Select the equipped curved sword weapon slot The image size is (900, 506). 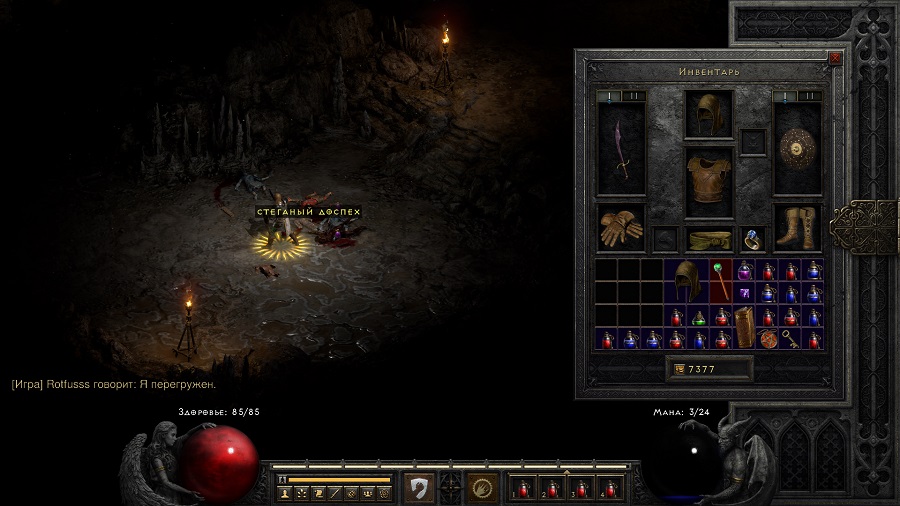621,149
